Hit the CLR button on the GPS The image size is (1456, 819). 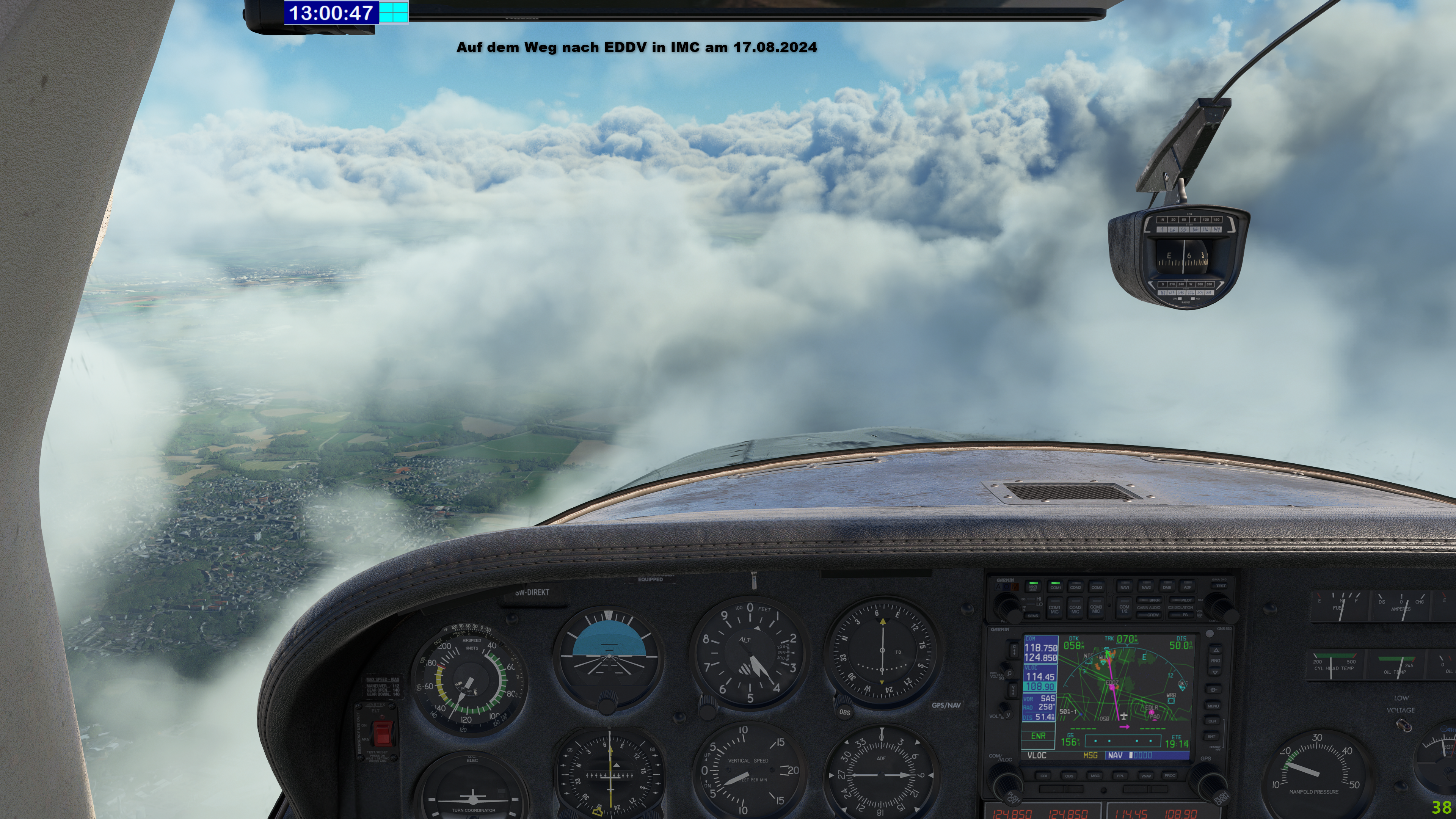point(1213,721)
